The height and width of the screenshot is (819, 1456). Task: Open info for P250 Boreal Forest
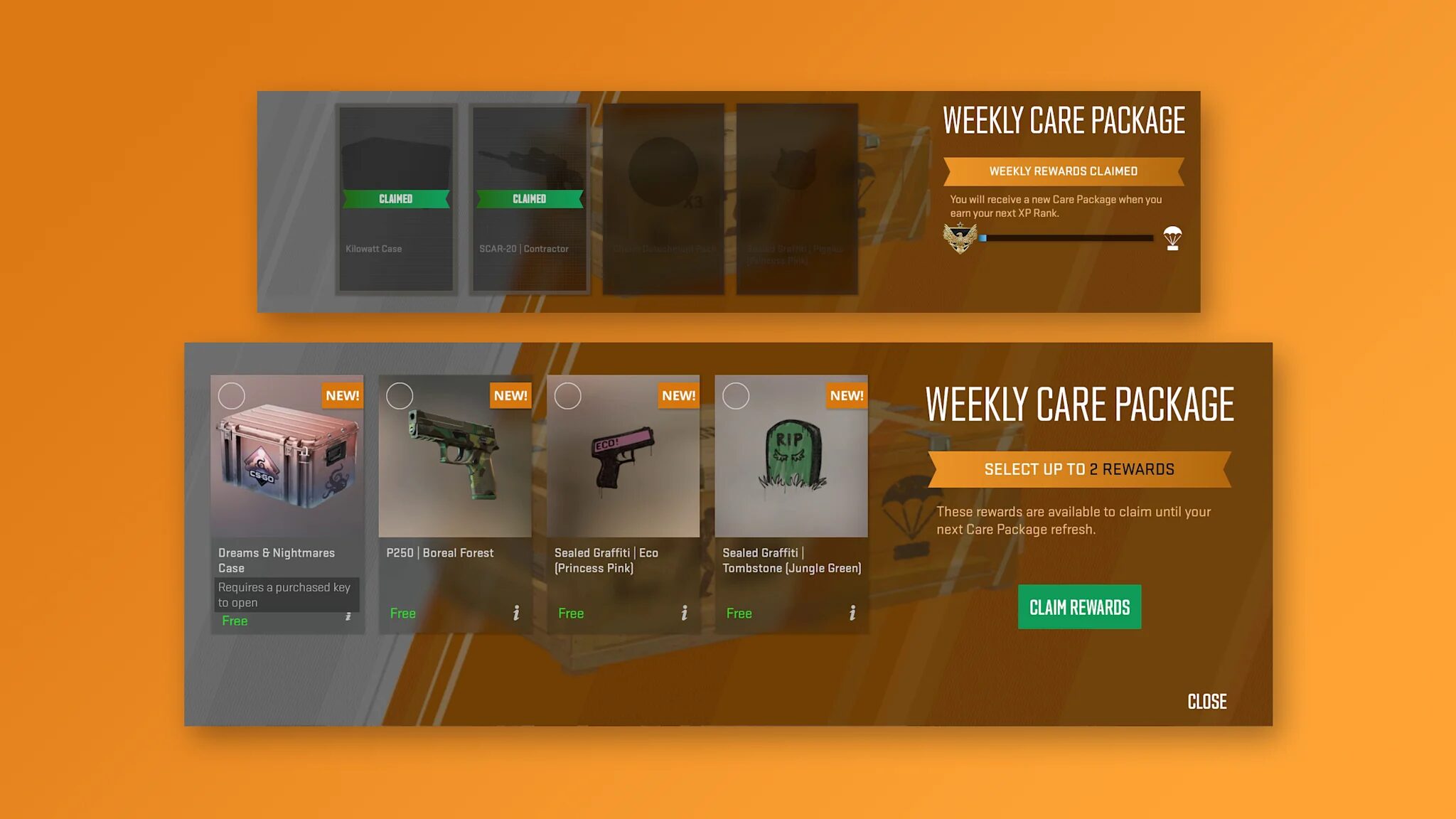coord(515,612)
